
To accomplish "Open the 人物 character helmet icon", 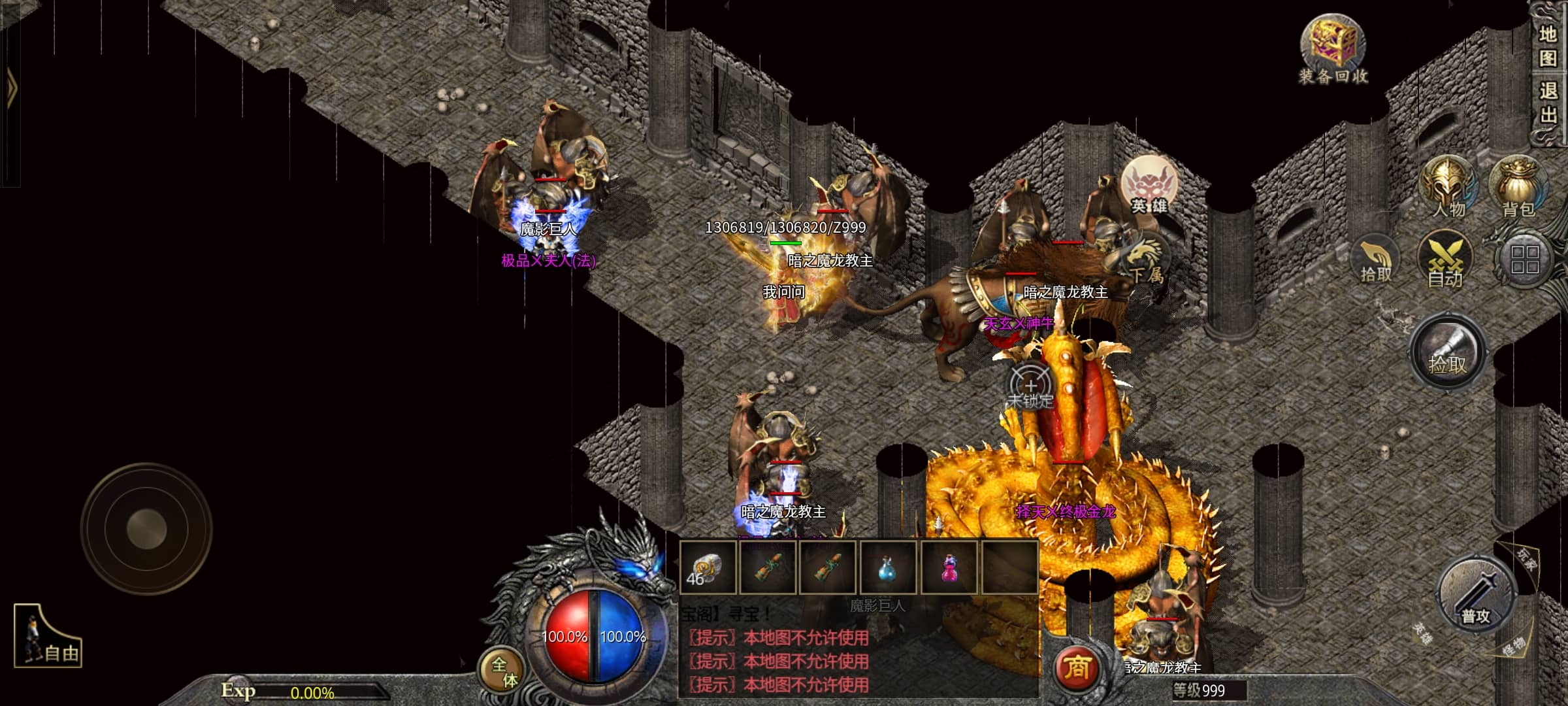I will tap(1448, 188).
